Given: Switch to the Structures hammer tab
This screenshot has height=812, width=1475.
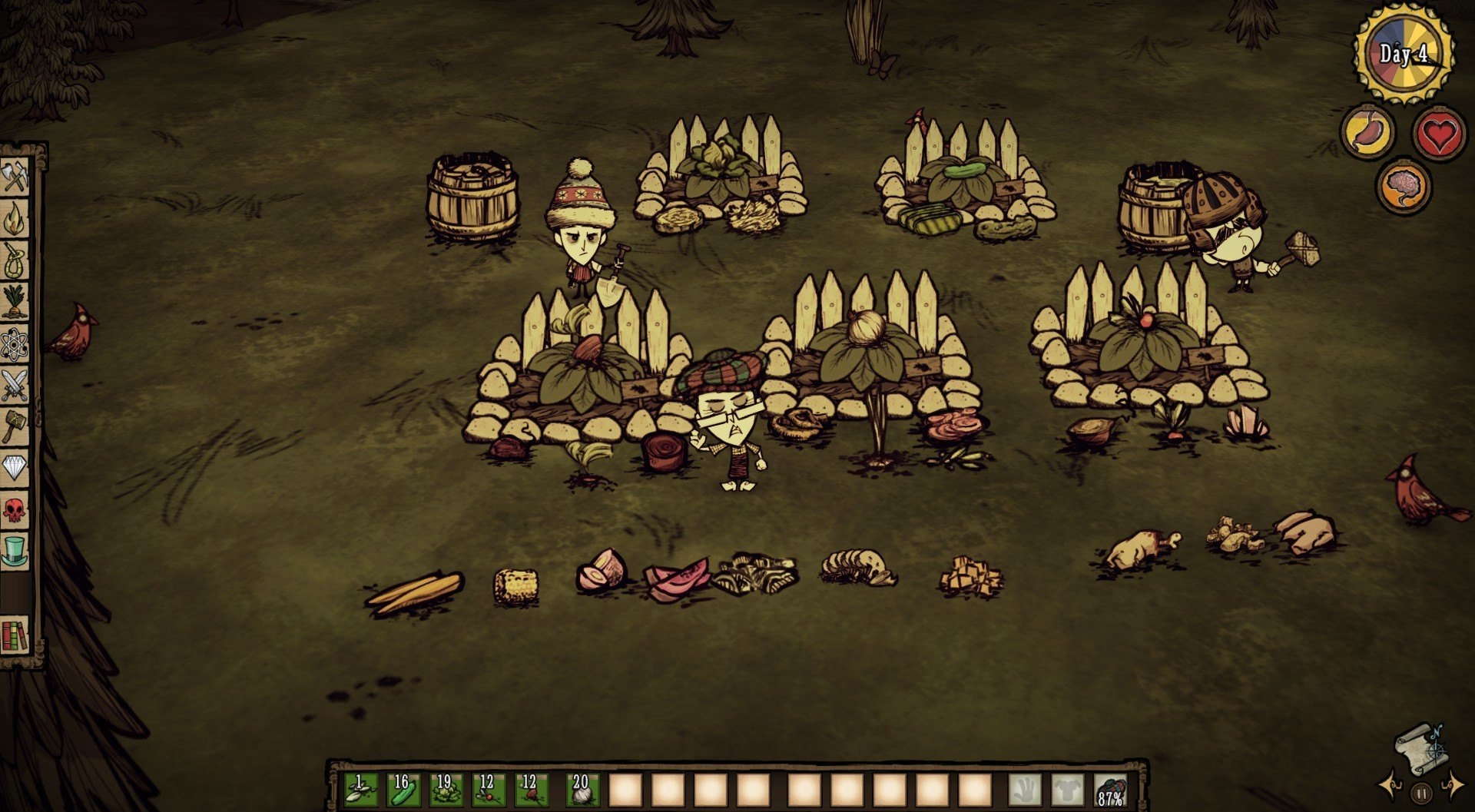Looking at the screenshot, I should [15, 426].
